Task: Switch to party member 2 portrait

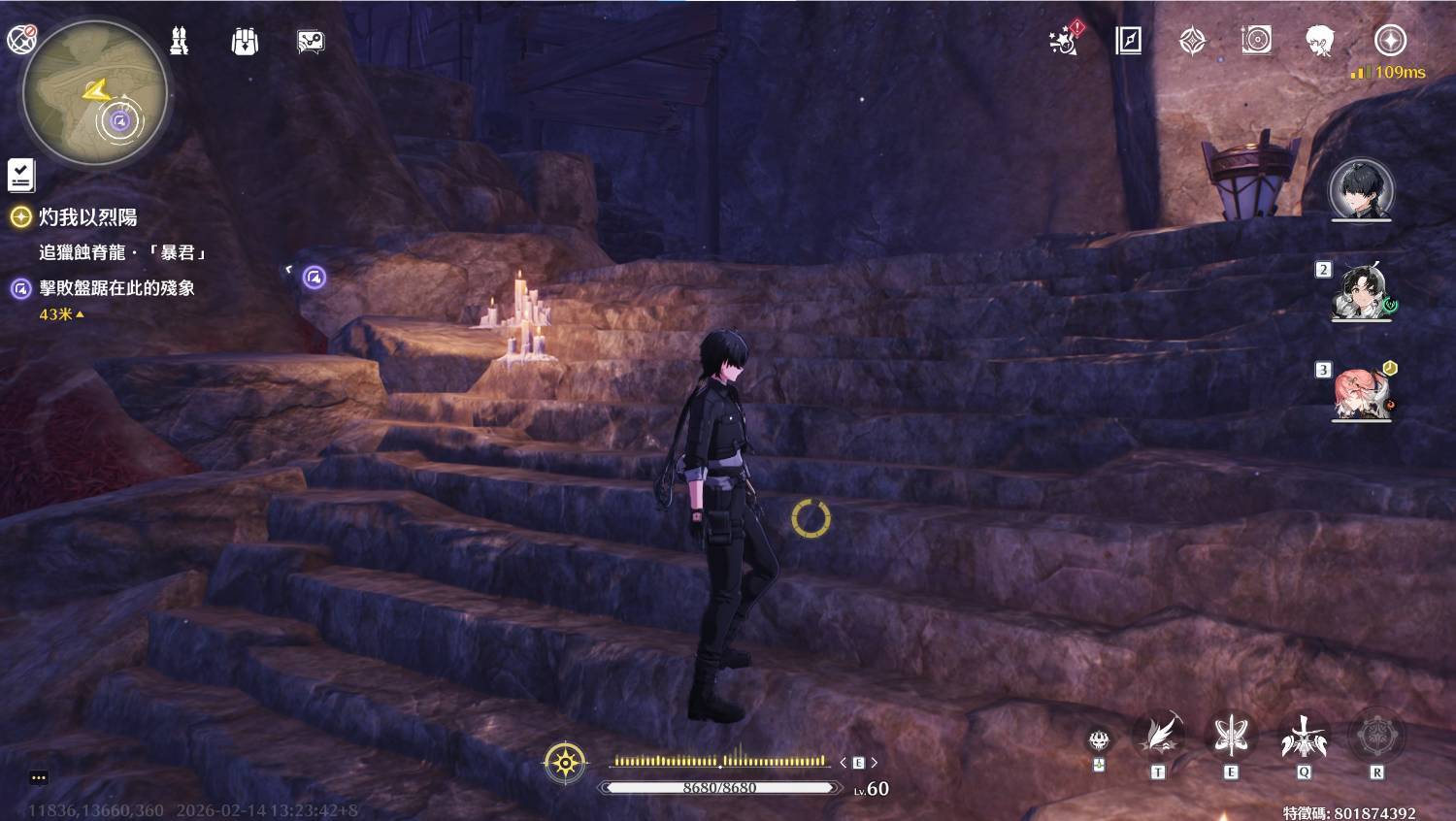Action: pos(1361,289)
